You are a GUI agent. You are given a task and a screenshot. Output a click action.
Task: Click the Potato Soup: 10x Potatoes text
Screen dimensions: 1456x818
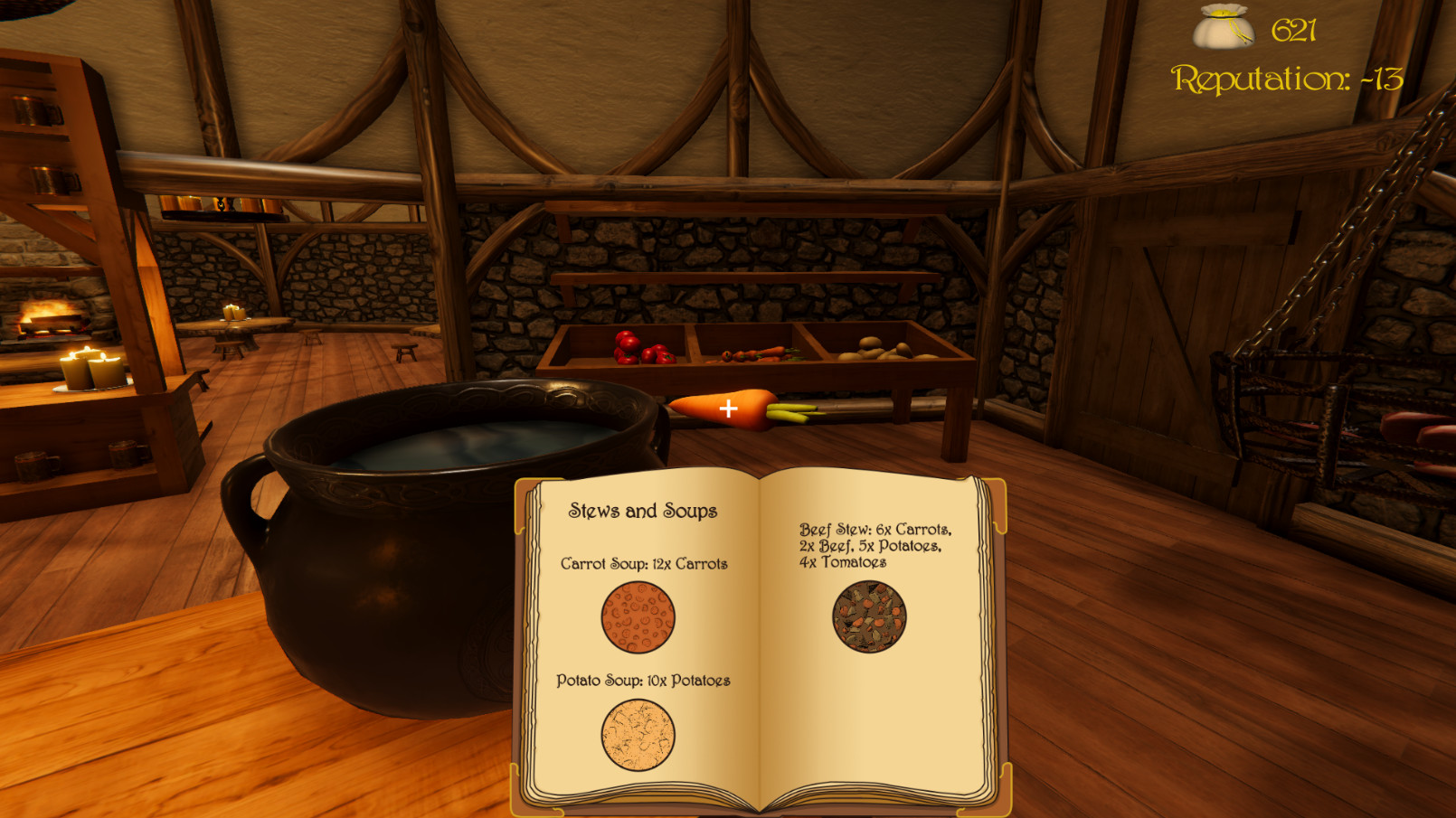(x=644, y=682)
